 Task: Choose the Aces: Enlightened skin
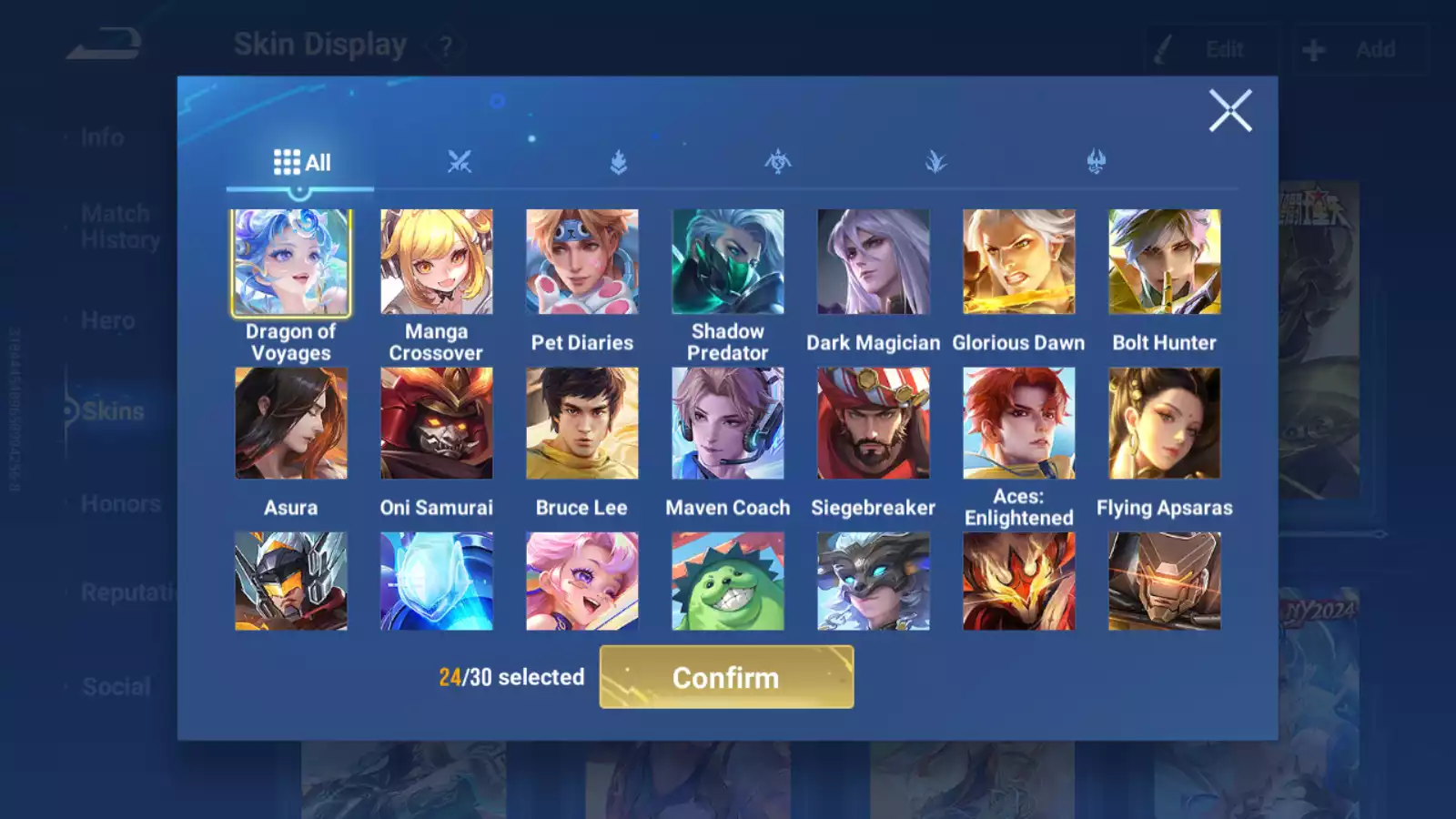point(1019,423)
